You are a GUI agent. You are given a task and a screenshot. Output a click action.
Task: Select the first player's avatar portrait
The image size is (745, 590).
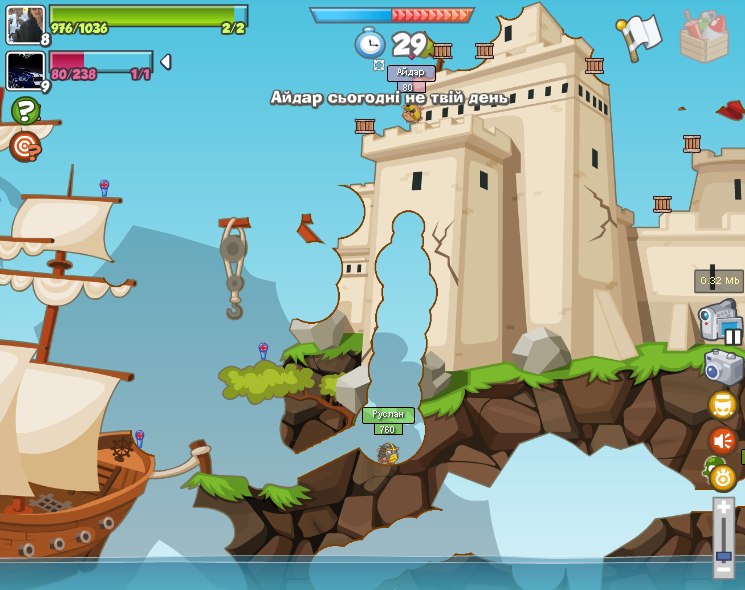(25, 24)
